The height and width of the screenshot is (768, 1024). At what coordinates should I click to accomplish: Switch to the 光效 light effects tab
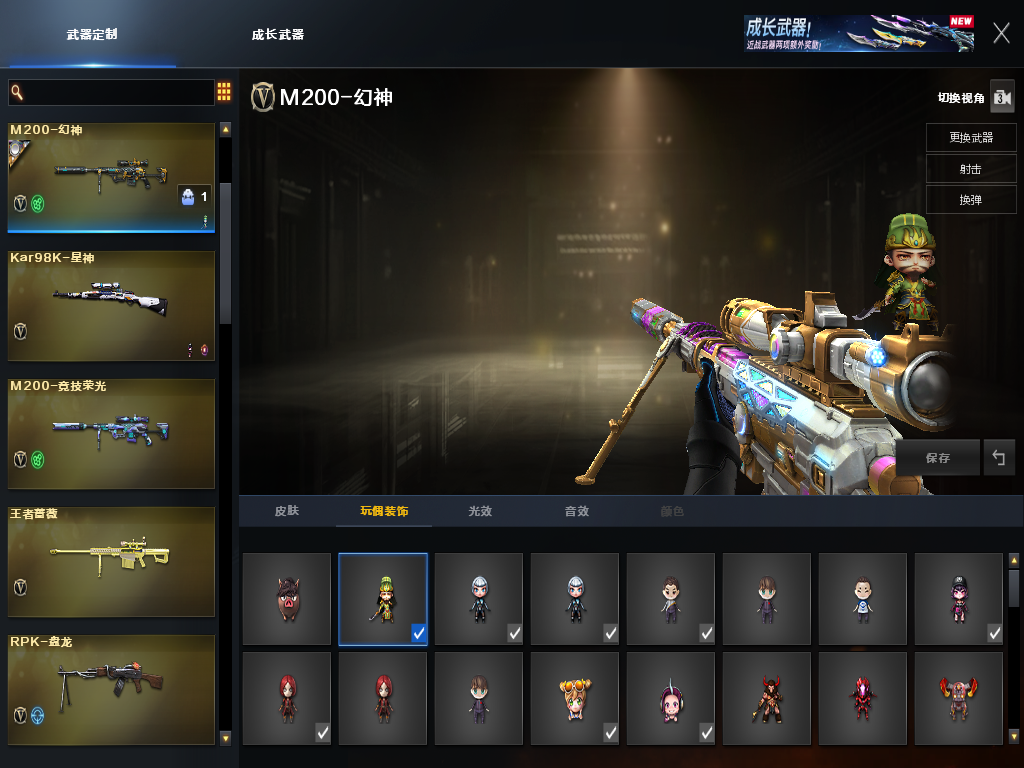tap(480, 511)
